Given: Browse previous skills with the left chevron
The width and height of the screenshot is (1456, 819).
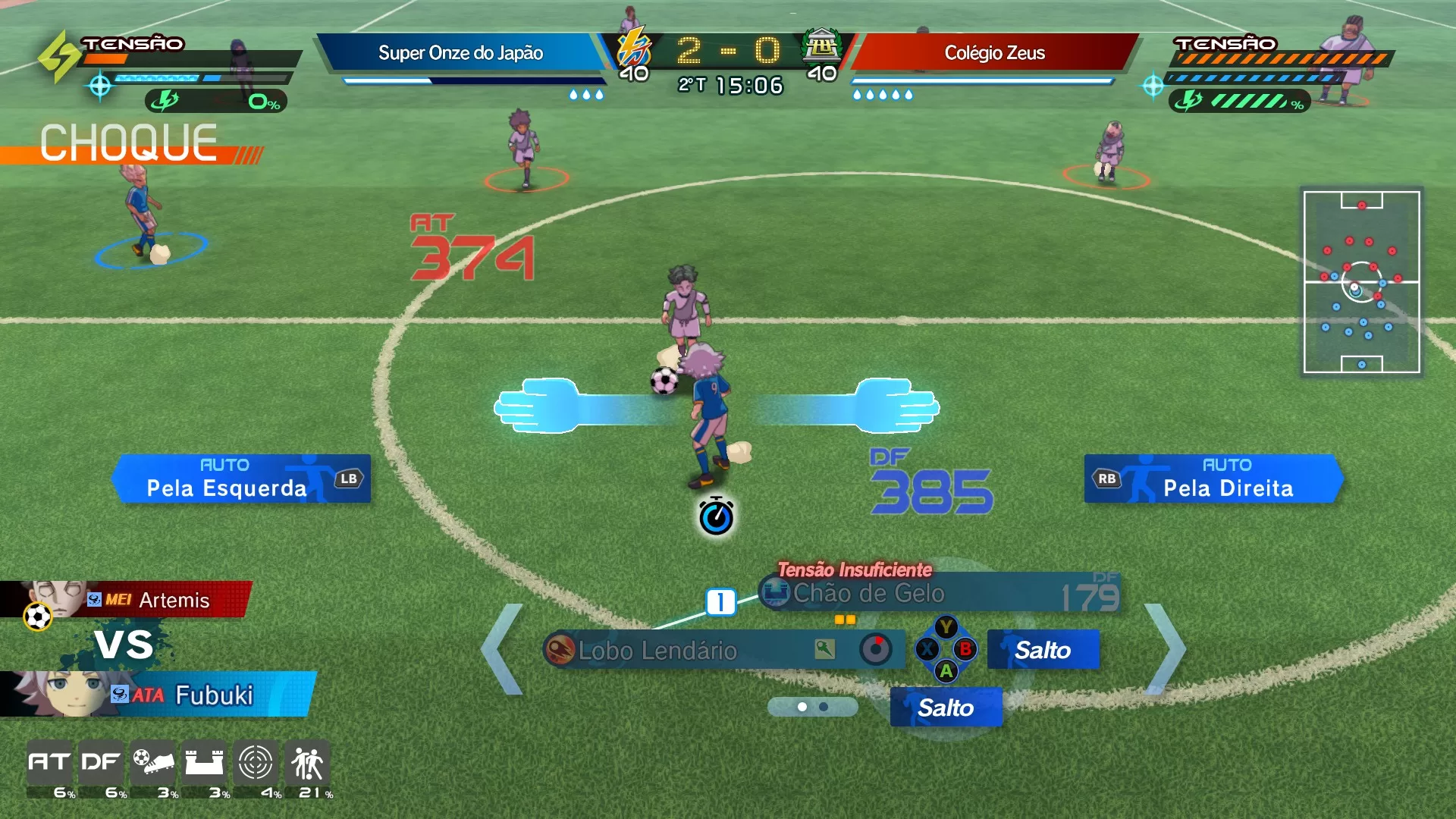Looking at the screenshot, I should [x=500, y=650].
